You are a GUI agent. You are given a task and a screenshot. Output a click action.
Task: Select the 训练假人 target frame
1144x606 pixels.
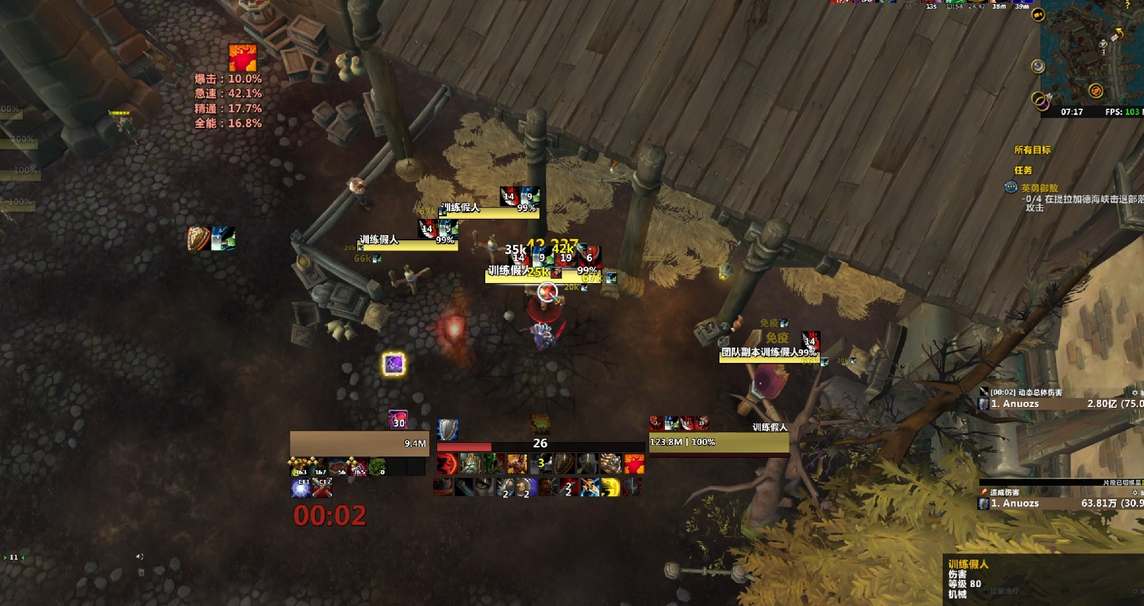tap(718, 441)
